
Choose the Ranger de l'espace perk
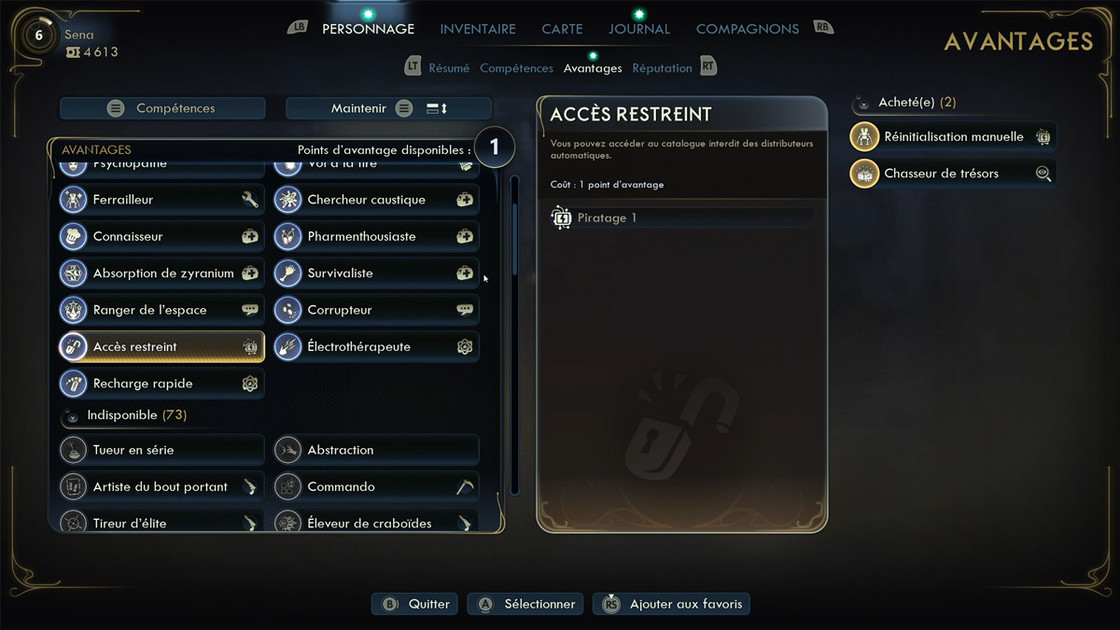click(161, 310)
